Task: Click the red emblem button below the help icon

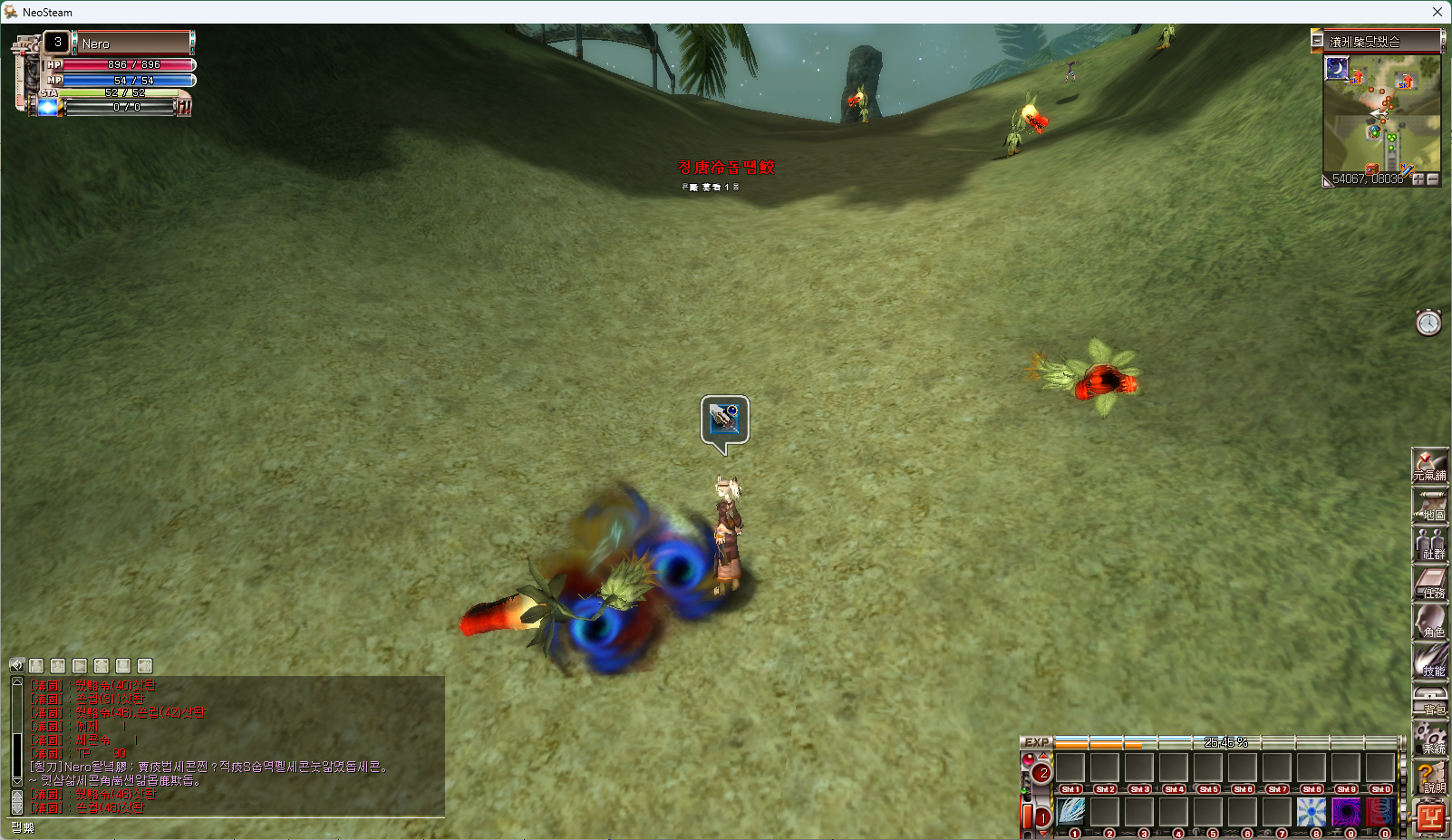Action: pos(1430,817)
